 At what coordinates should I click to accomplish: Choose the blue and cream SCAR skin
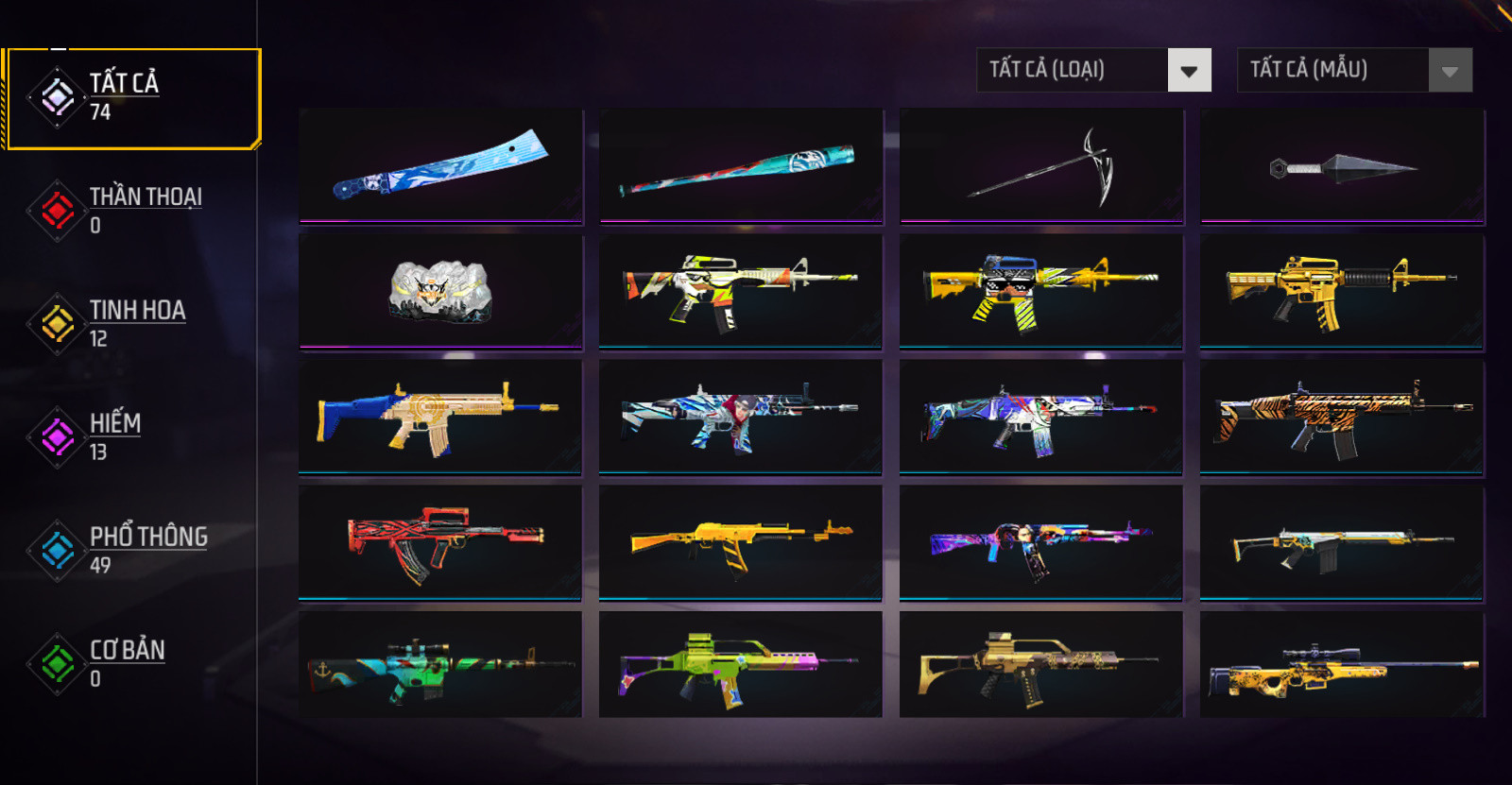tap(440, 417)
